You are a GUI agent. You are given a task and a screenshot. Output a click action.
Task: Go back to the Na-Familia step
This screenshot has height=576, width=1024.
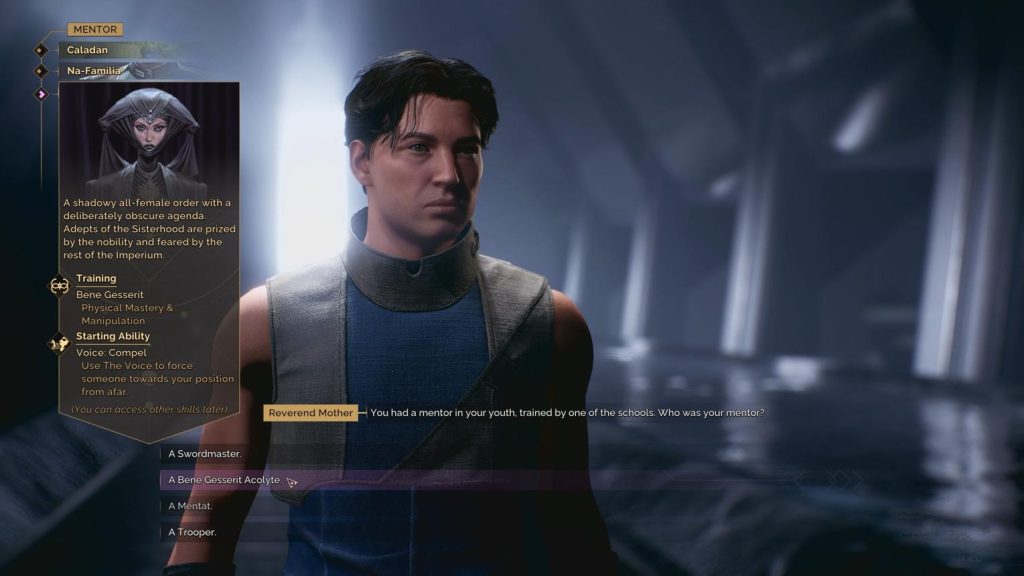click(95, 71)
